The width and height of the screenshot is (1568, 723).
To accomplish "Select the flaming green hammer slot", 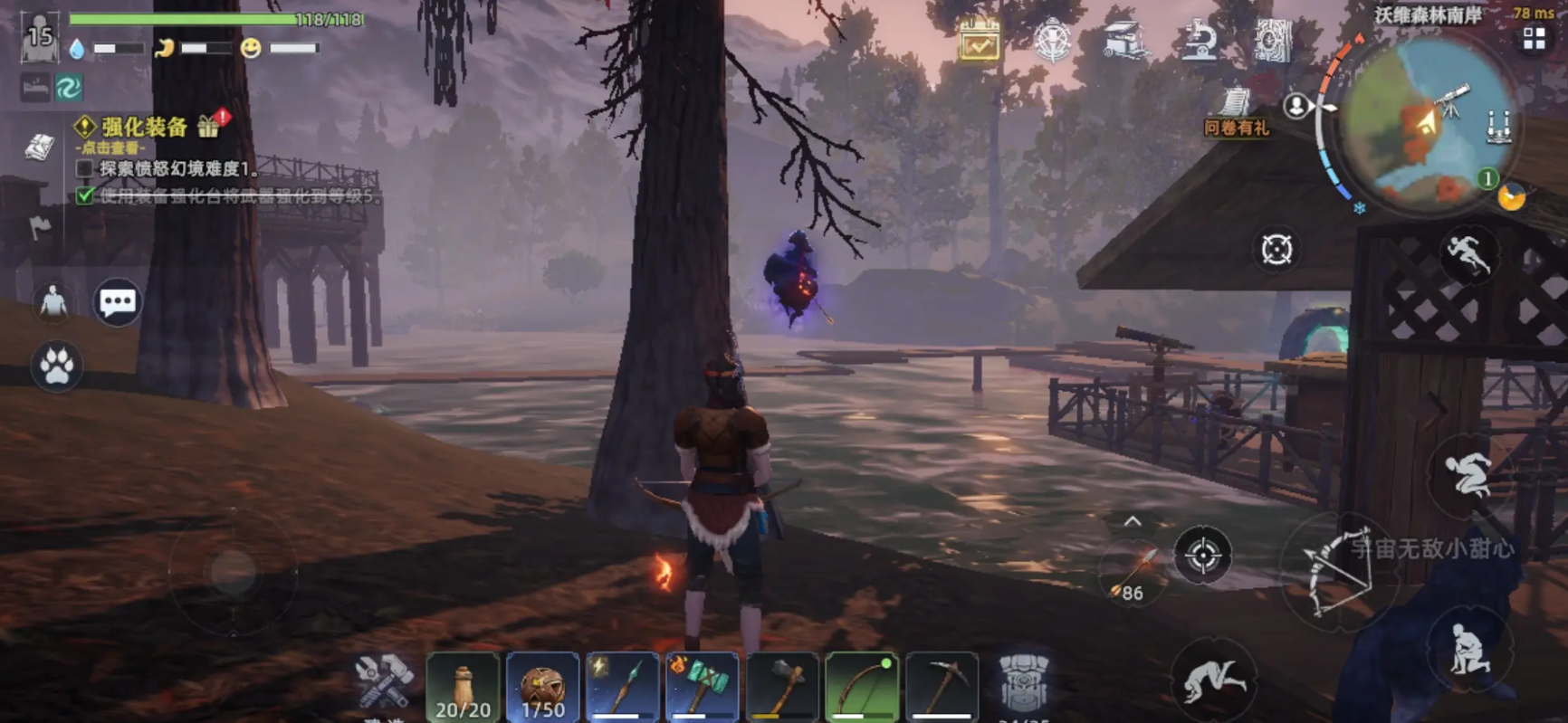I will (x=702, y=687).
